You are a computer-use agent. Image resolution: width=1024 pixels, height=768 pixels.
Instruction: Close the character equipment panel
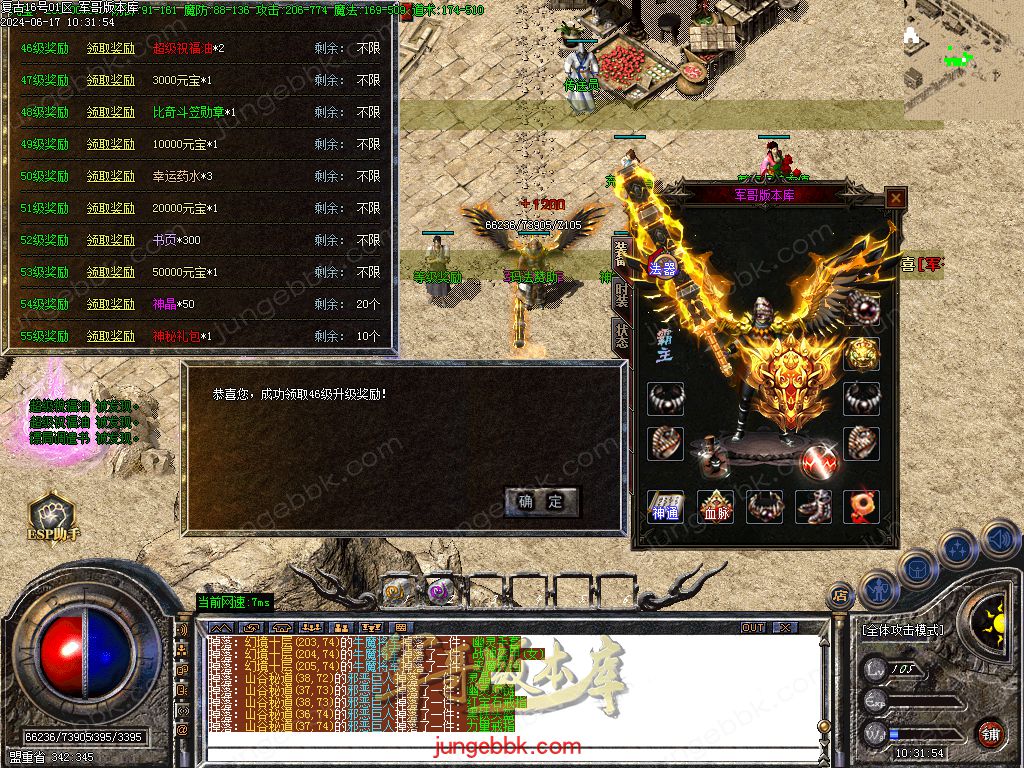tap(896, 198)
